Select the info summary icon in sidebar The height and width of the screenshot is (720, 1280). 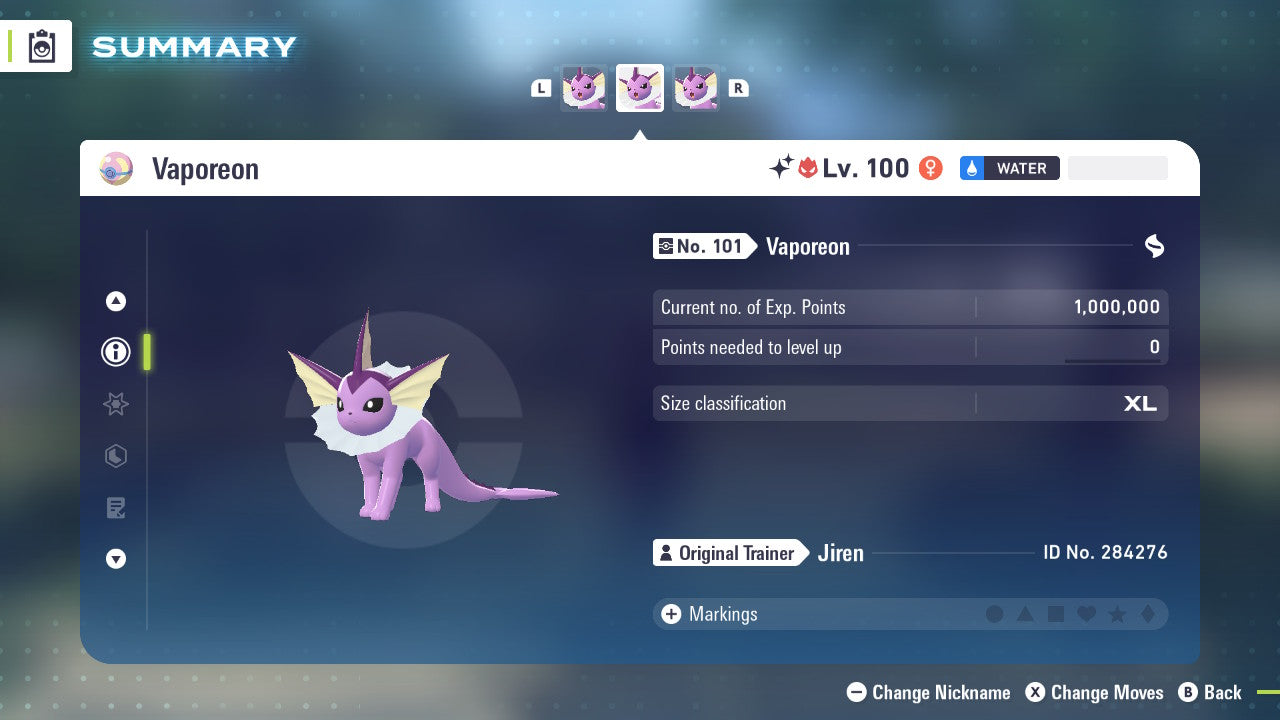tap(115, 352)
